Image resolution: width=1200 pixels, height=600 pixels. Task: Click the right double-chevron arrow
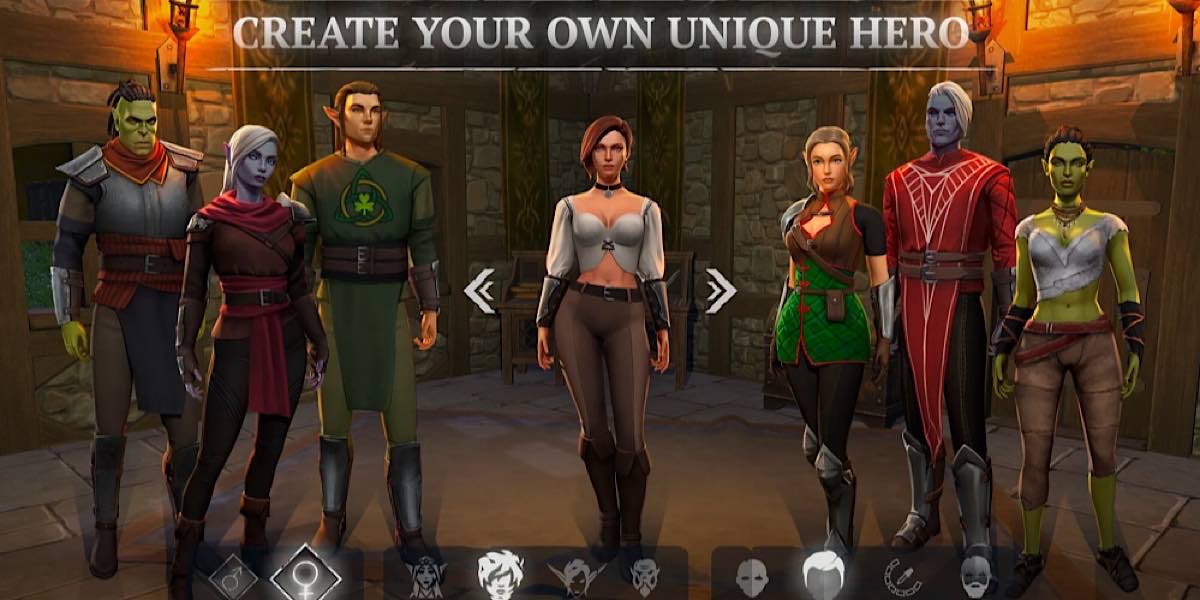coord(720,291)
